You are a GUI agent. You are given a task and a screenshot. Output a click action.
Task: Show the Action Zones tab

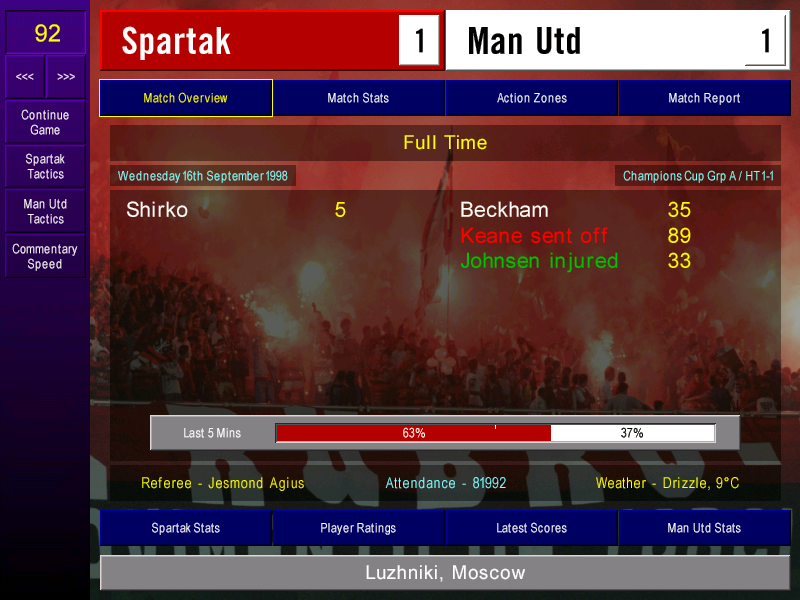point(531,98)
